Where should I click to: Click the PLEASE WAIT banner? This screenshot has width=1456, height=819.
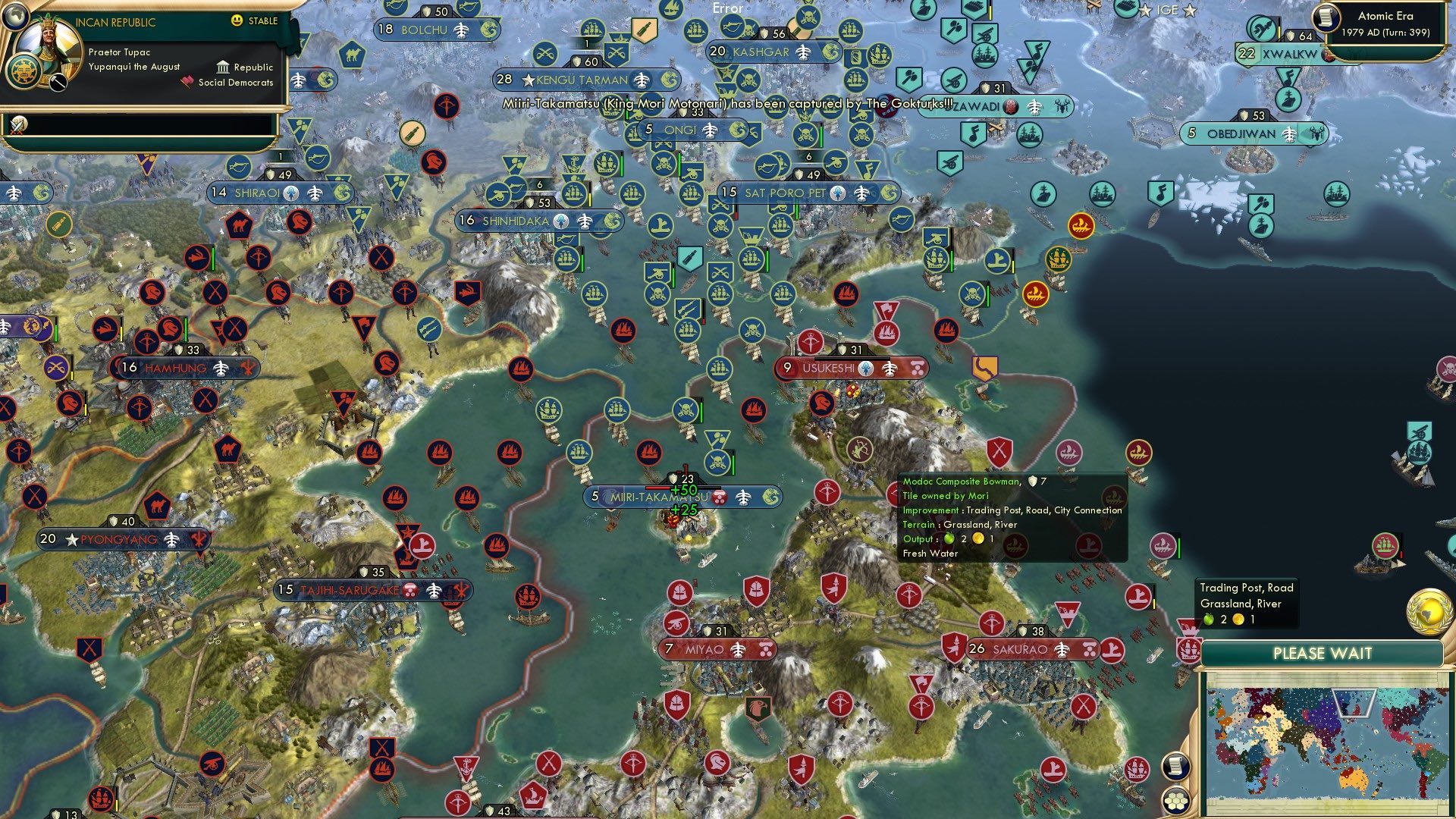pos(1323,654)
